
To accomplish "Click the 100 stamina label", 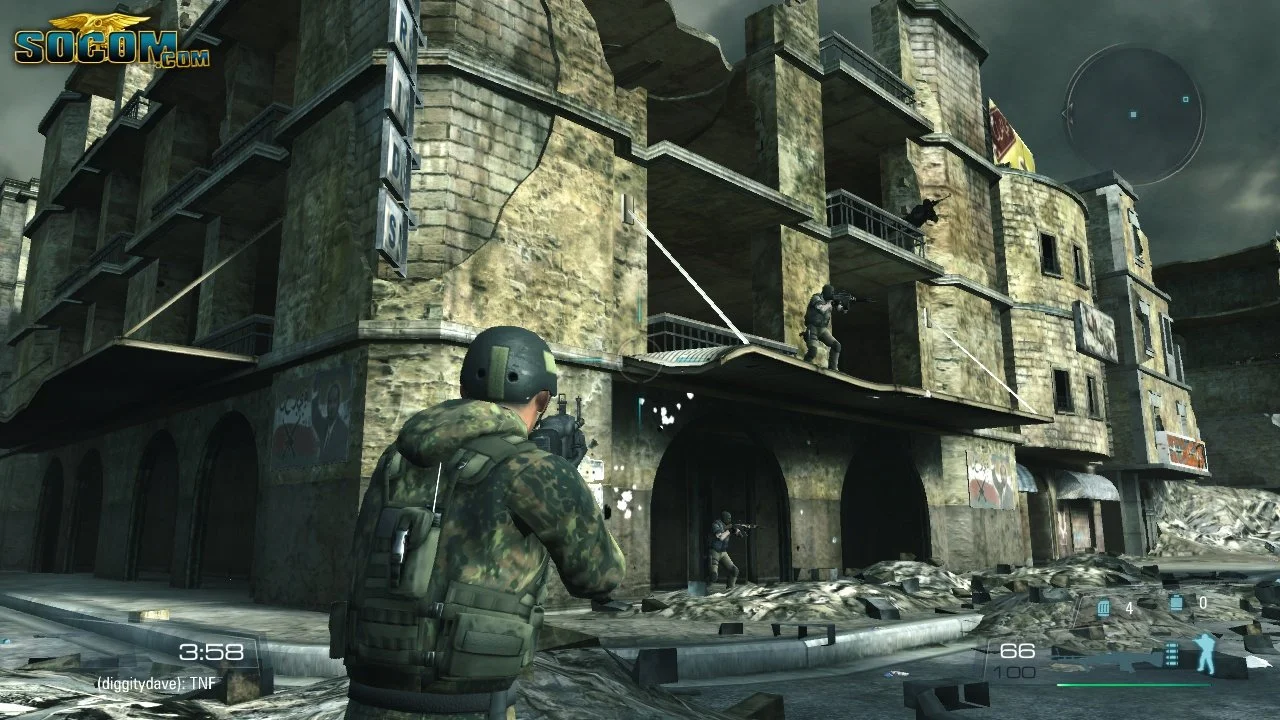I will [x=1014, y=673].
